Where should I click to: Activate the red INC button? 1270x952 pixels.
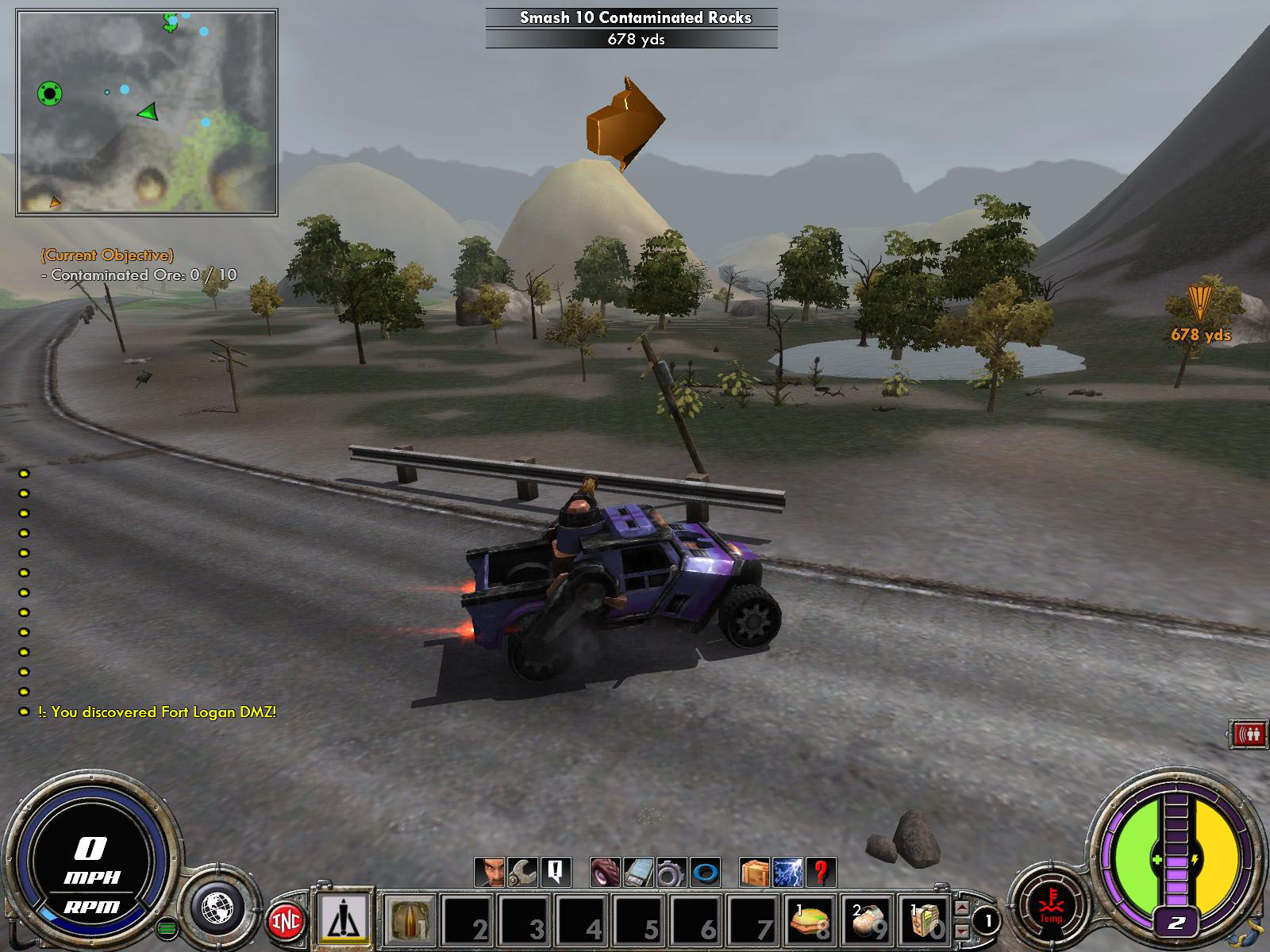(x=287, y=920)
